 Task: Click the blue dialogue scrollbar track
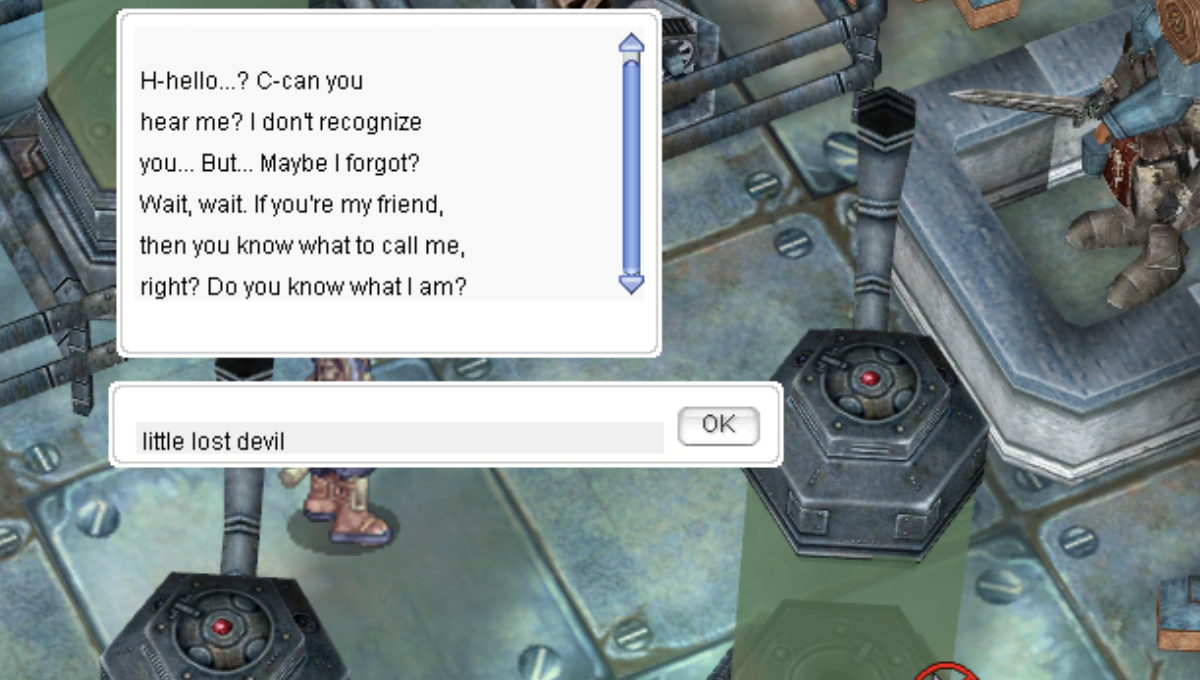pos(631,165)
